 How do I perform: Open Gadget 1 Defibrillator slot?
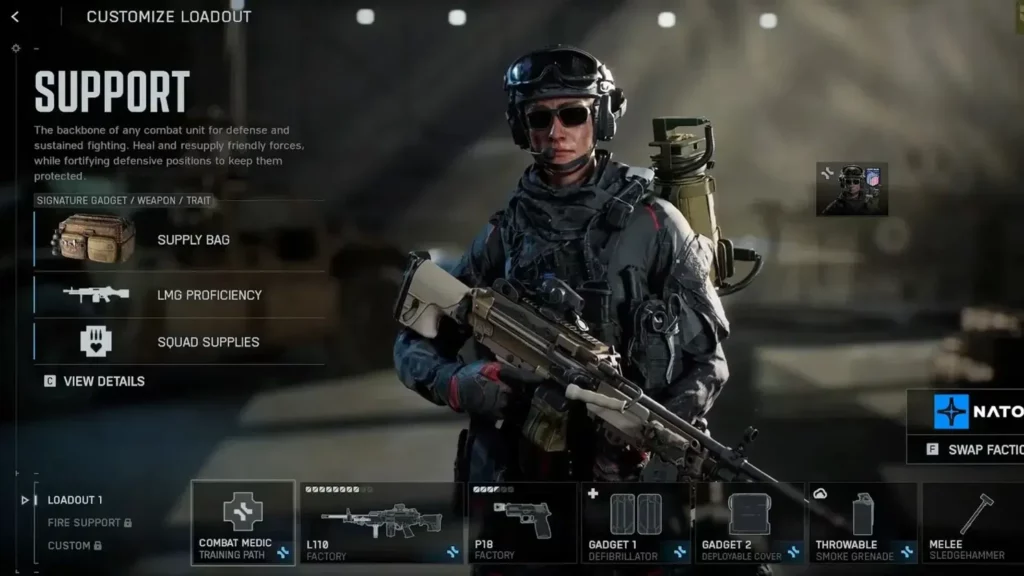636,522
